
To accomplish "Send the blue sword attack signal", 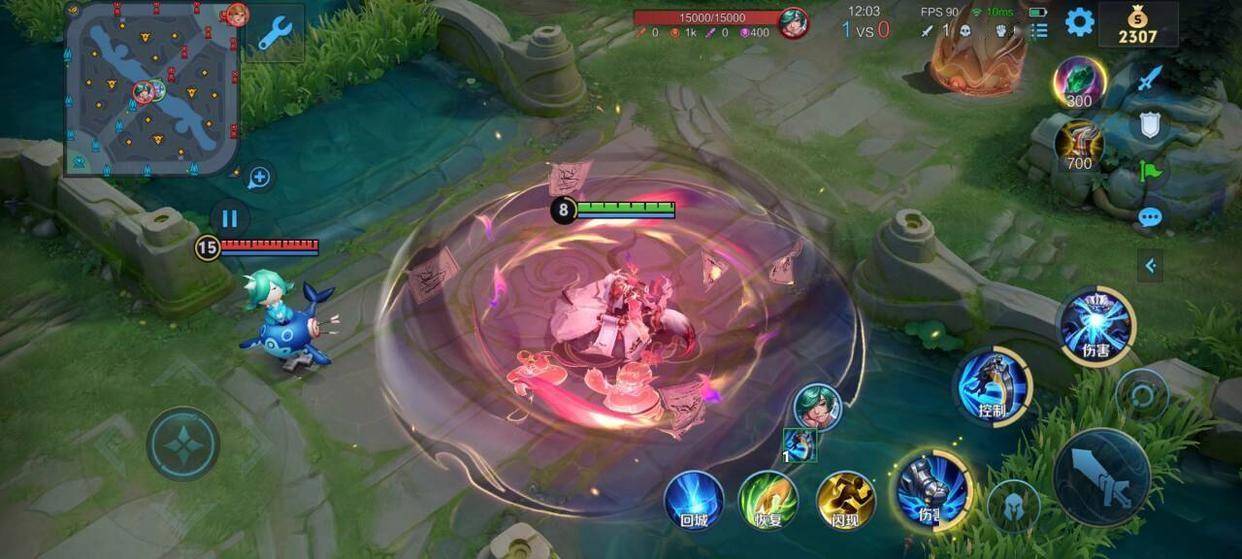I will pyautogui.click(x=1151, y=78).
